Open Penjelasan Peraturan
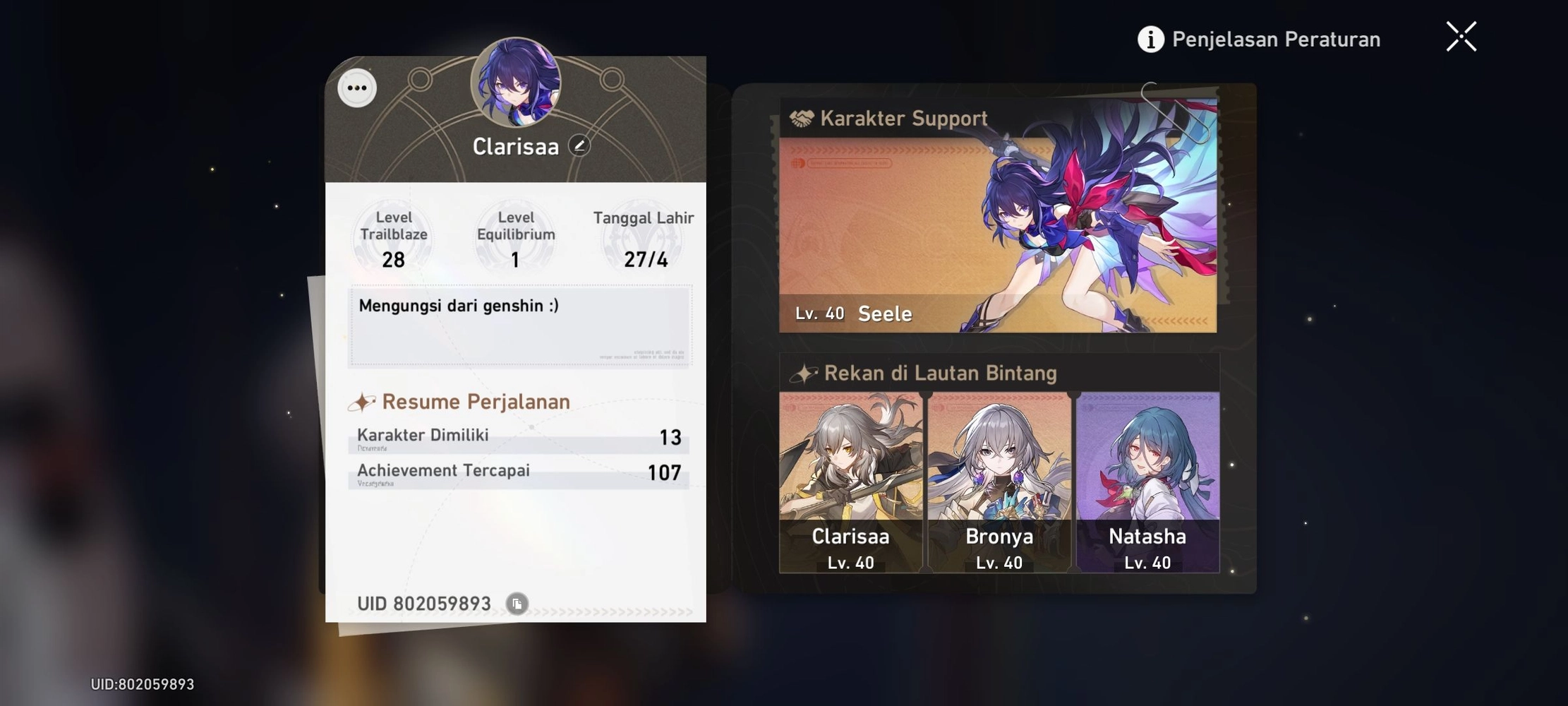 (1275, 39)
